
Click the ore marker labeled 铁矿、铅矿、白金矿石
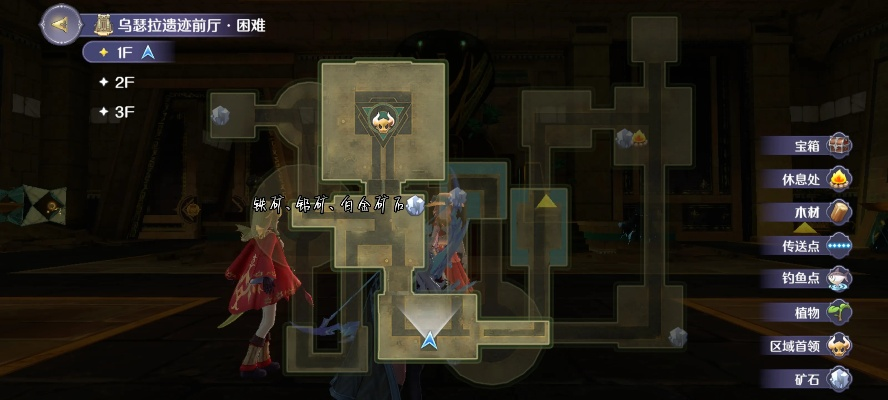pyautogui.click(x=416, y=204)
